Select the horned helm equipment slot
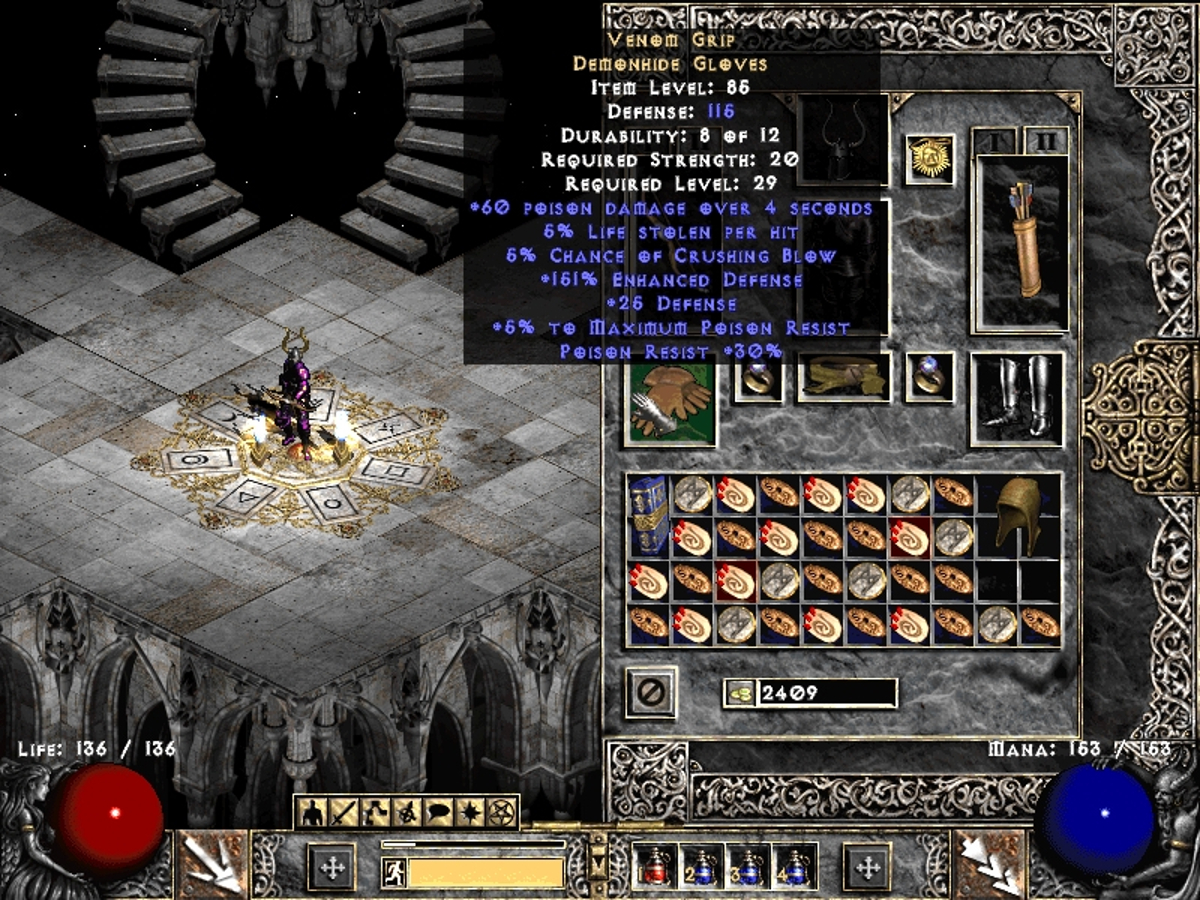The height and width of the screenshot is (900, 1200). pyautogui.click(x=842, y=140)
